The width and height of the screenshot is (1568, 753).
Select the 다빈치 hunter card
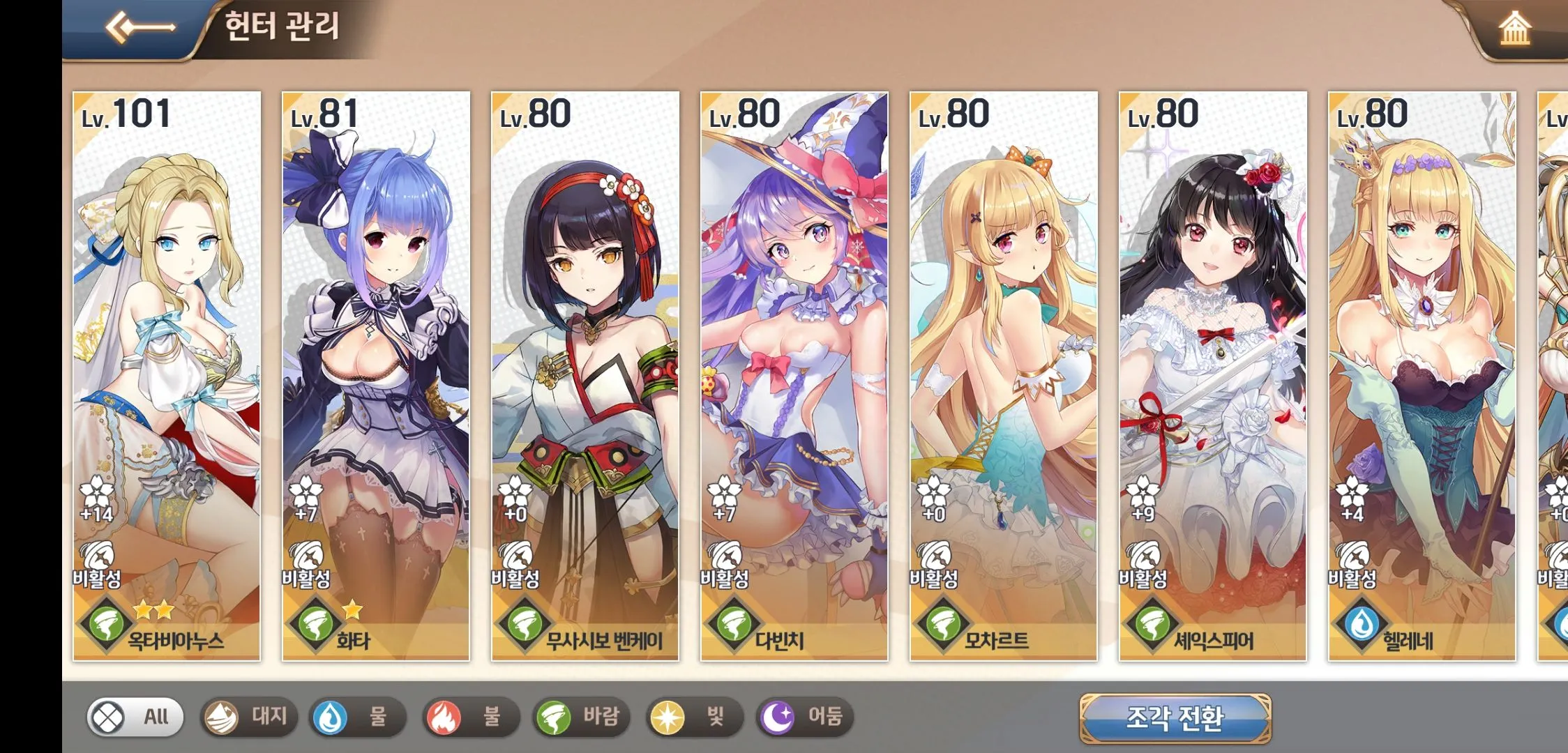(x=794, y=376)
